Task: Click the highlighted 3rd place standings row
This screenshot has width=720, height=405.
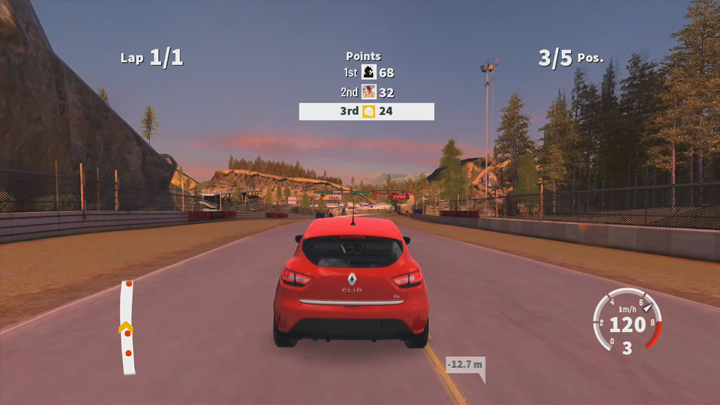Action: pyautogui.click(x=366, y=111)
